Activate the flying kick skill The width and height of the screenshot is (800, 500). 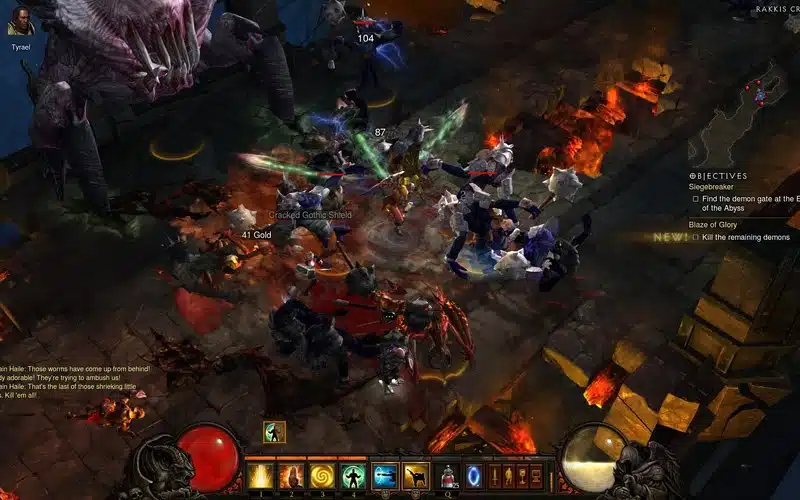[x=415, y=475]
